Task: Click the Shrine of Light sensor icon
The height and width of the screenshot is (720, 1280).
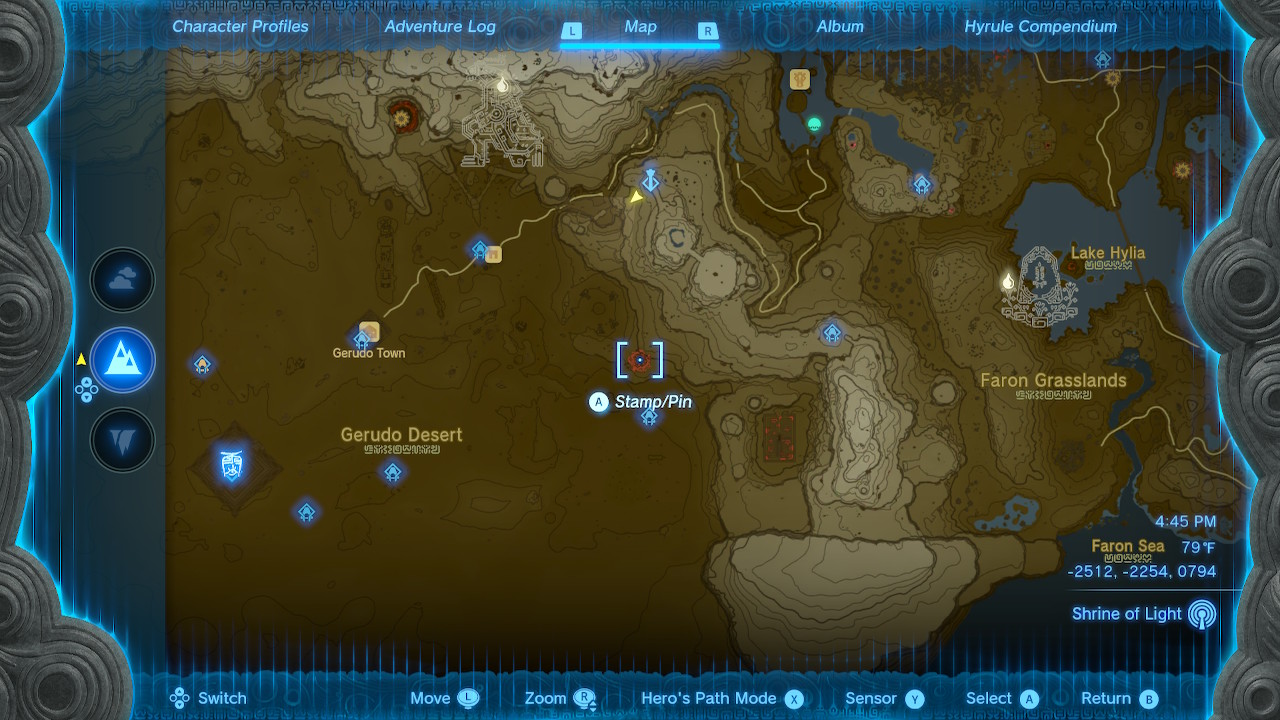Action: point(1201,614)
